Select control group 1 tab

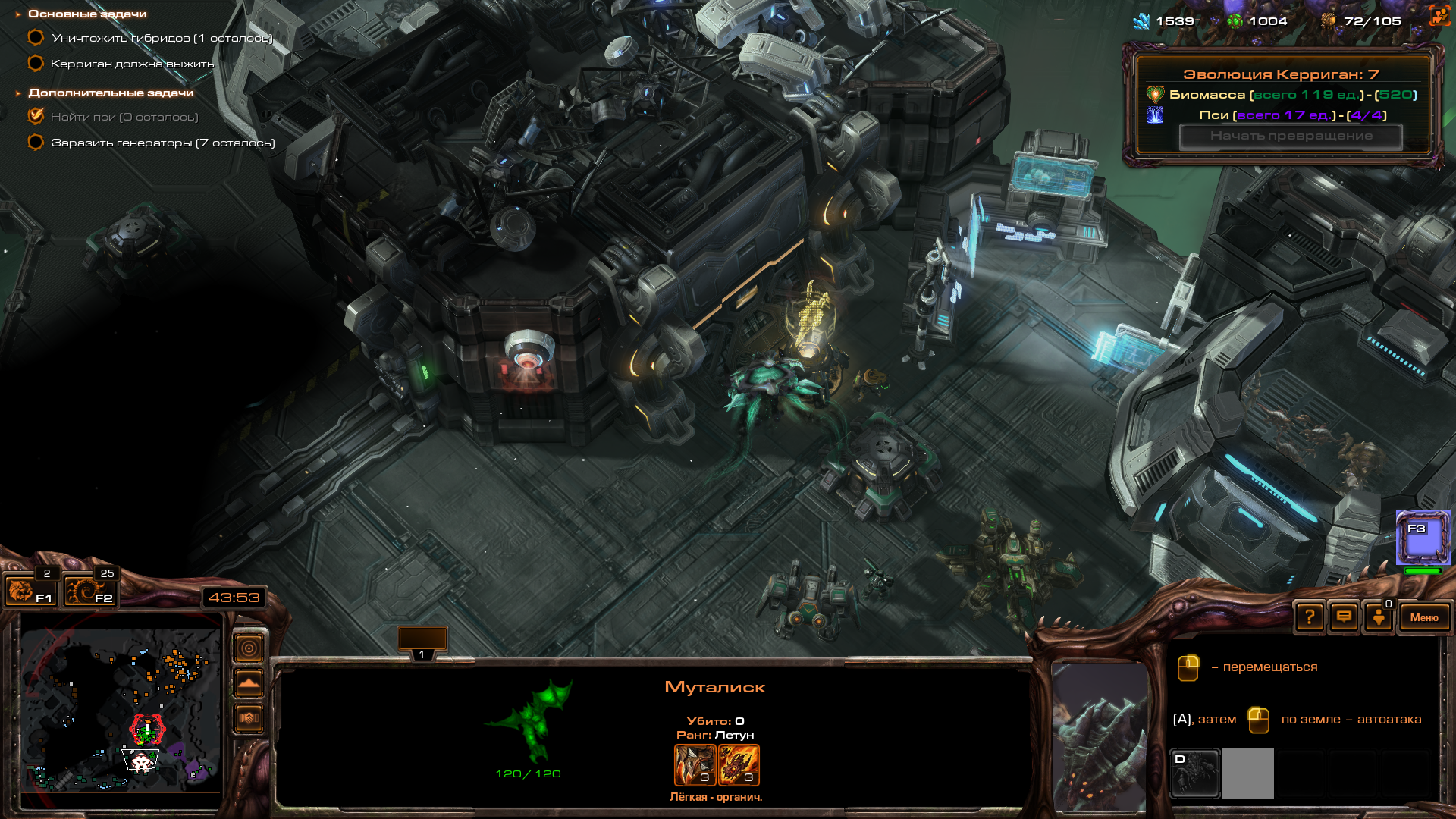point(422,642)
